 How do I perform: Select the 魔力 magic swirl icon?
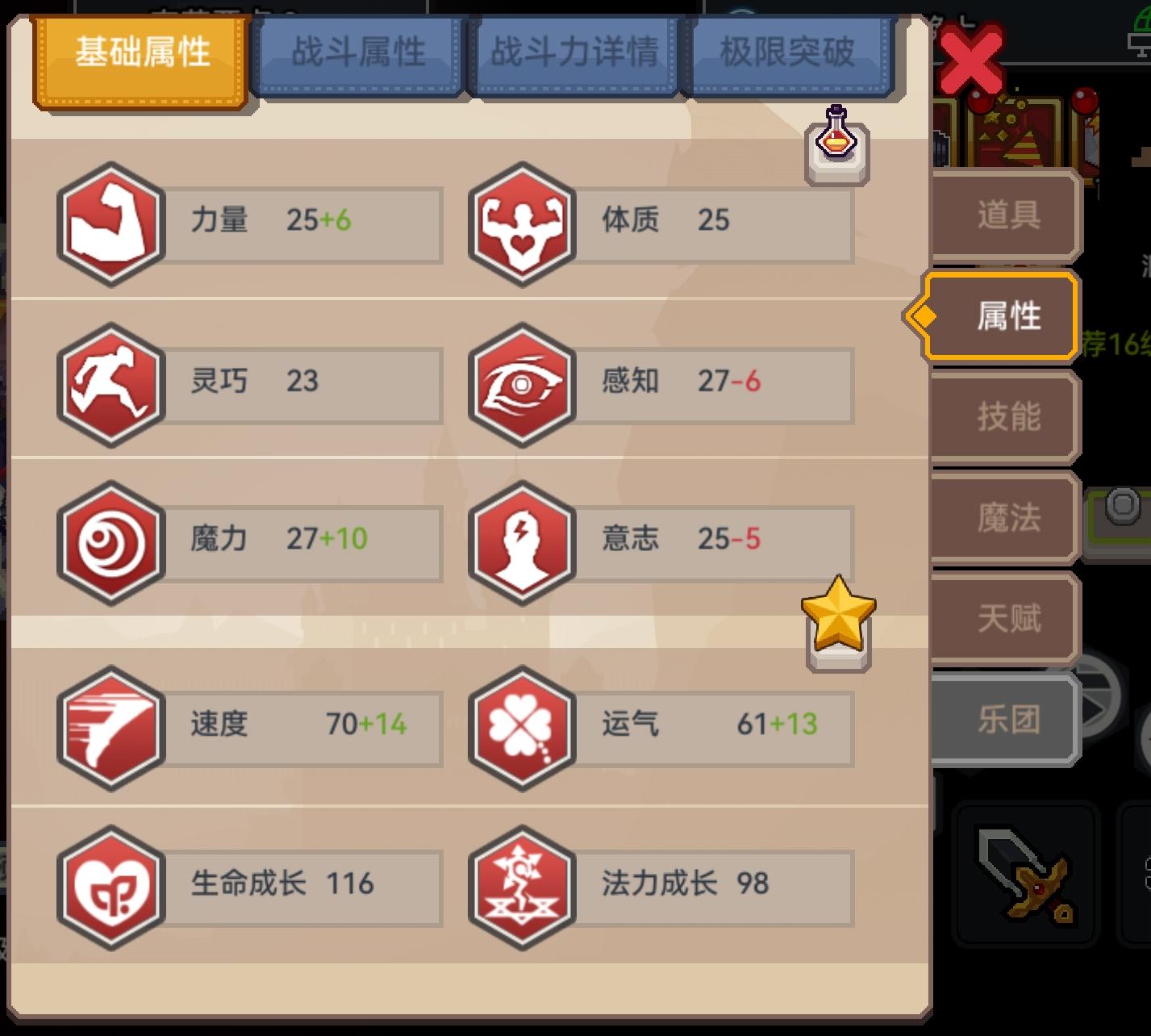(111, 543)
